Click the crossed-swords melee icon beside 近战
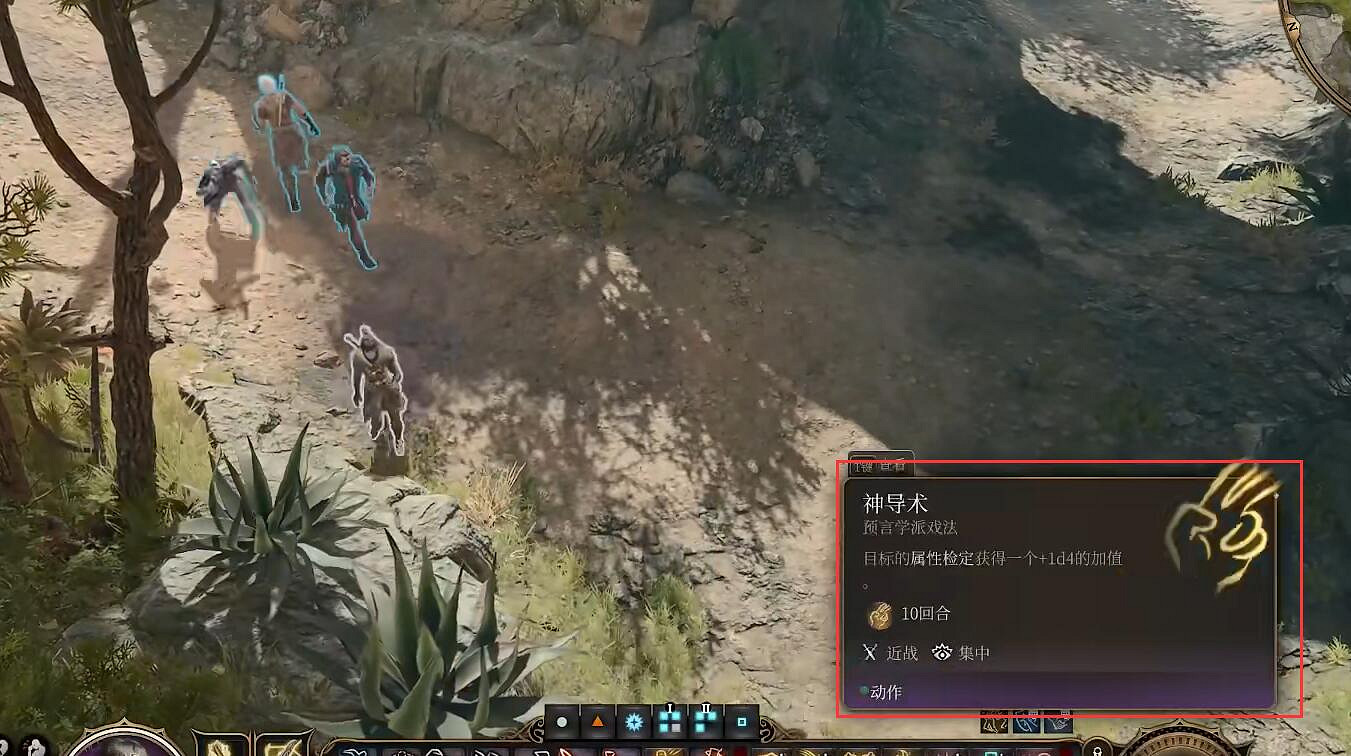The width and height of the screenshot is (1351, 756). pos(870,652)
